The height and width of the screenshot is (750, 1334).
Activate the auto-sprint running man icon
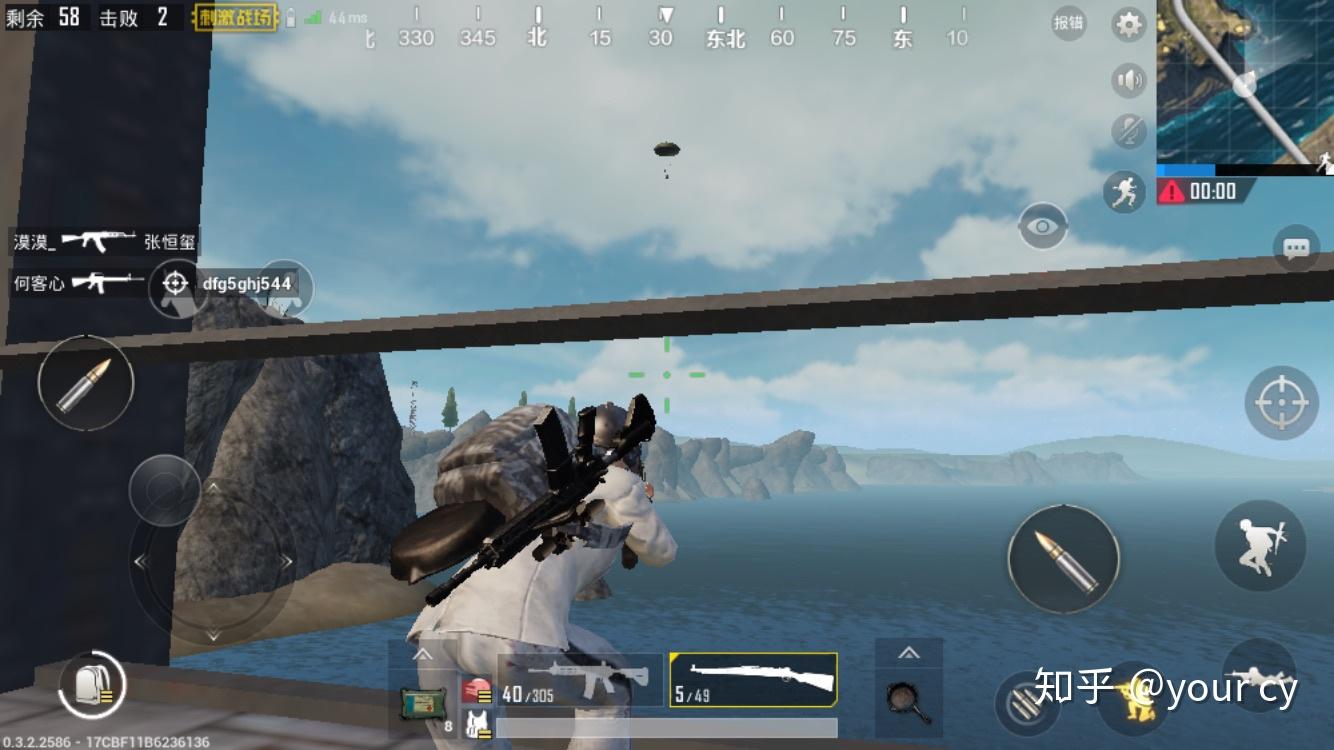click(x=1125, y=190)
